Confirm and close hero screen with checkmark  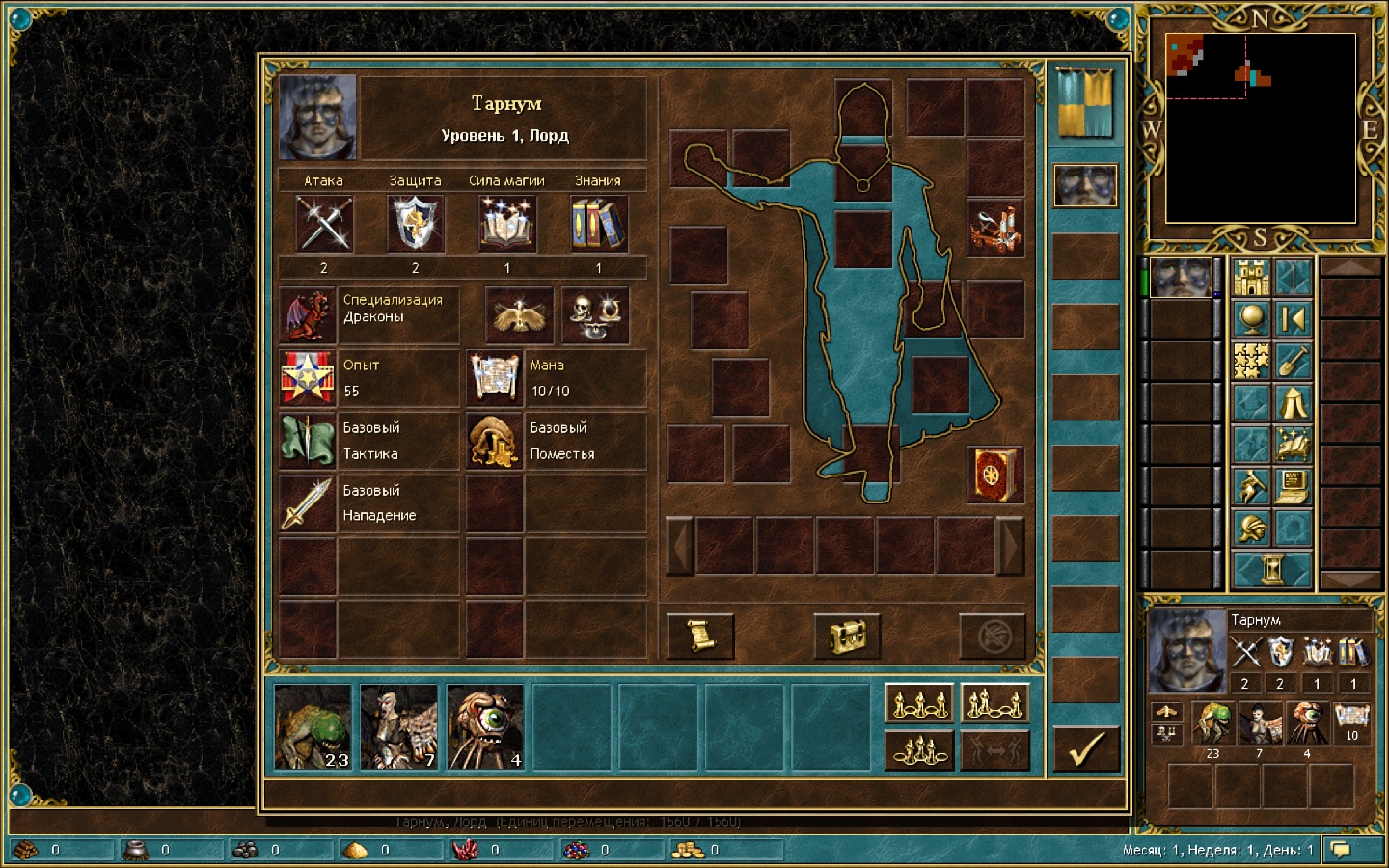(1086, 749)
